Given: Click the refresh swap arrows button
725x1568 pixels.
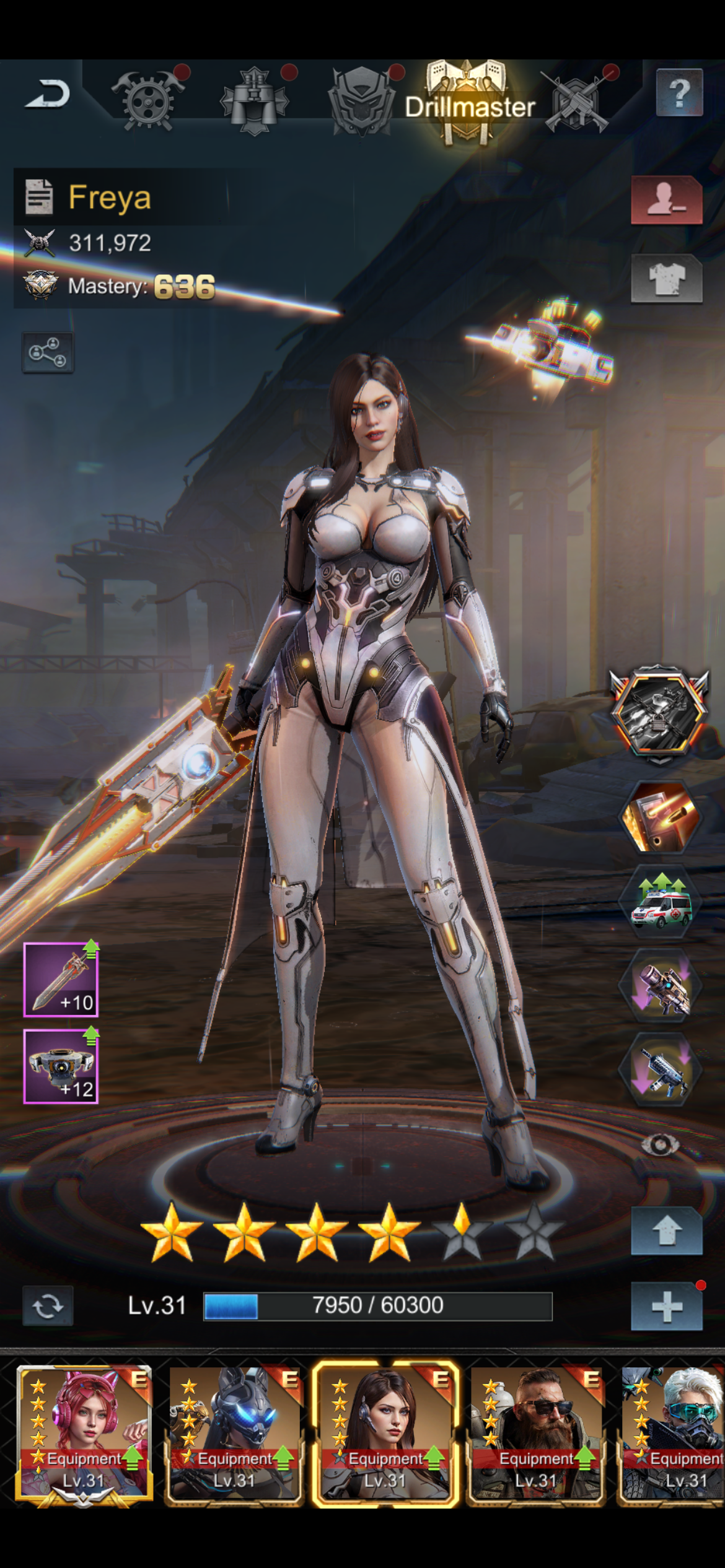Looking at the screenshot, I should coord(48,1306).
